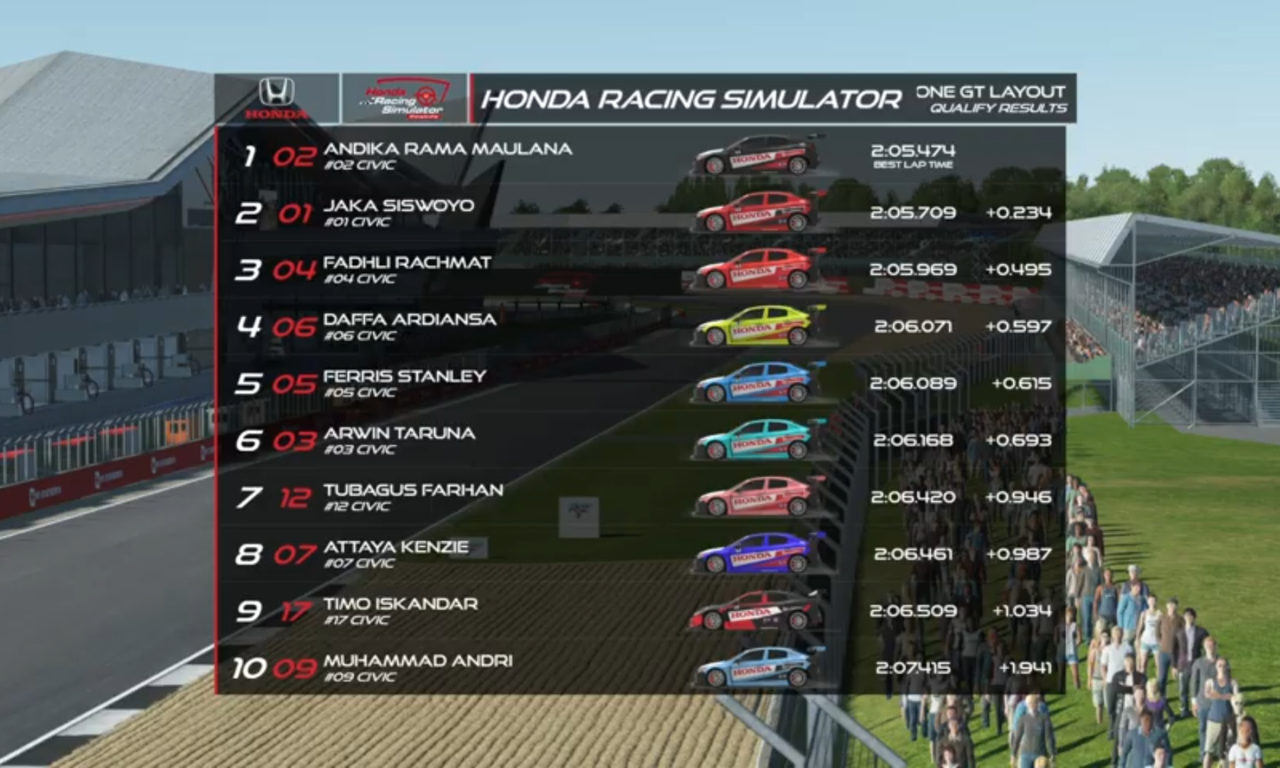Click the Honda Racing Simulator emblem
The image size is (1280, 768).
(x=405, y=98)
